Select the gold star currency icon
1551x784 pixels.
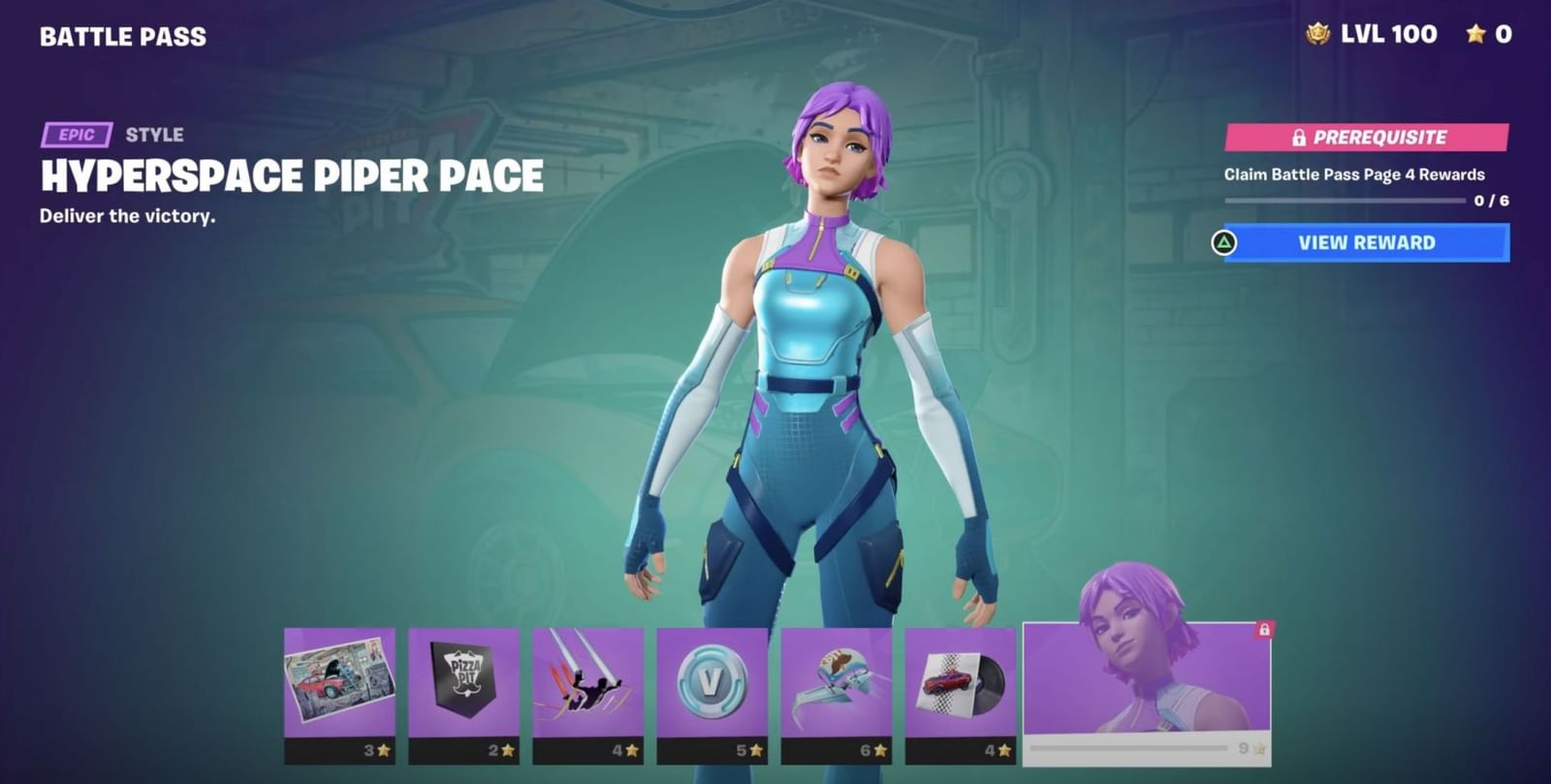[1474, 34]
